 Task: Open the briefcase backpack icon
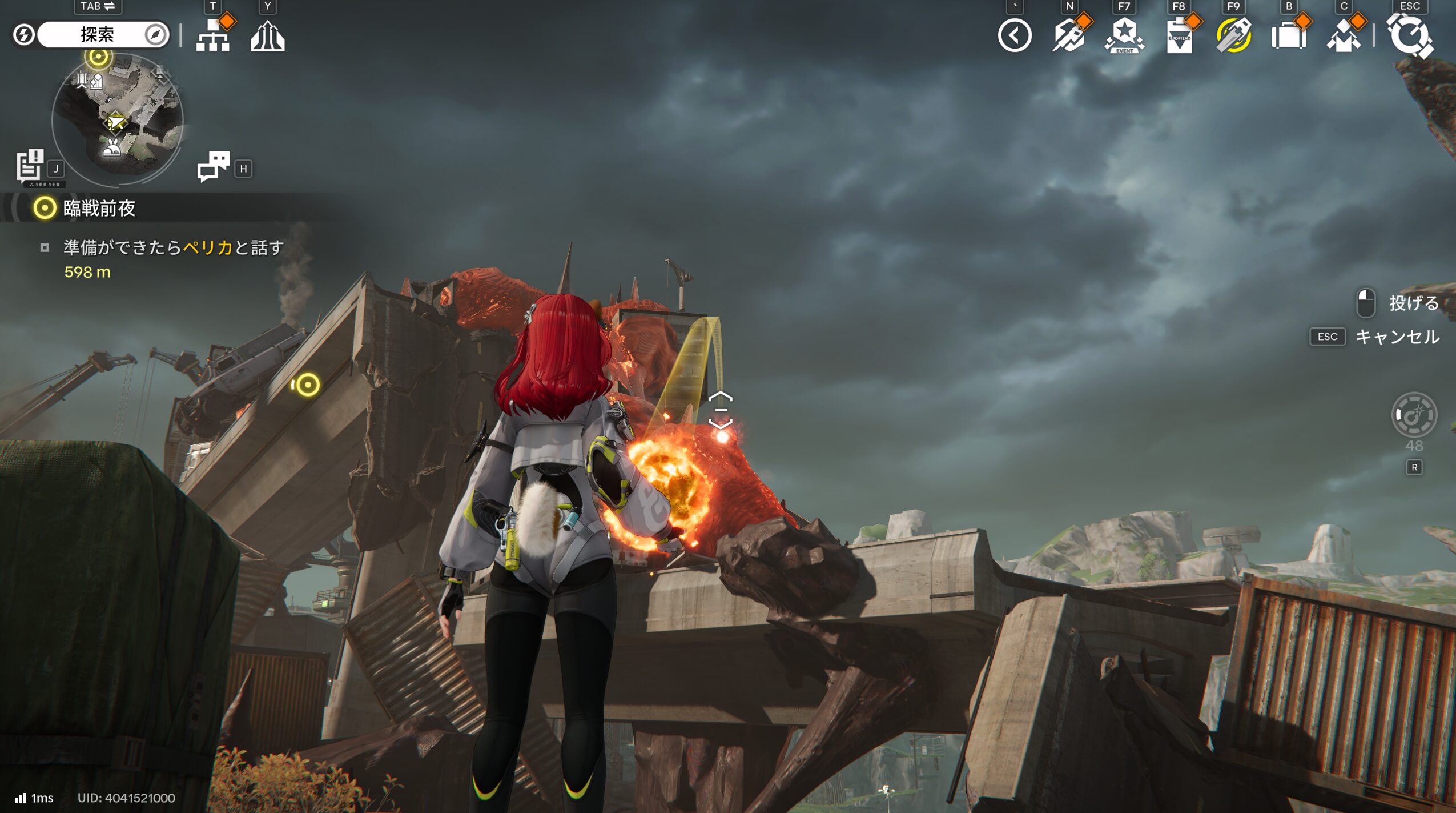tap(1289, 37)
